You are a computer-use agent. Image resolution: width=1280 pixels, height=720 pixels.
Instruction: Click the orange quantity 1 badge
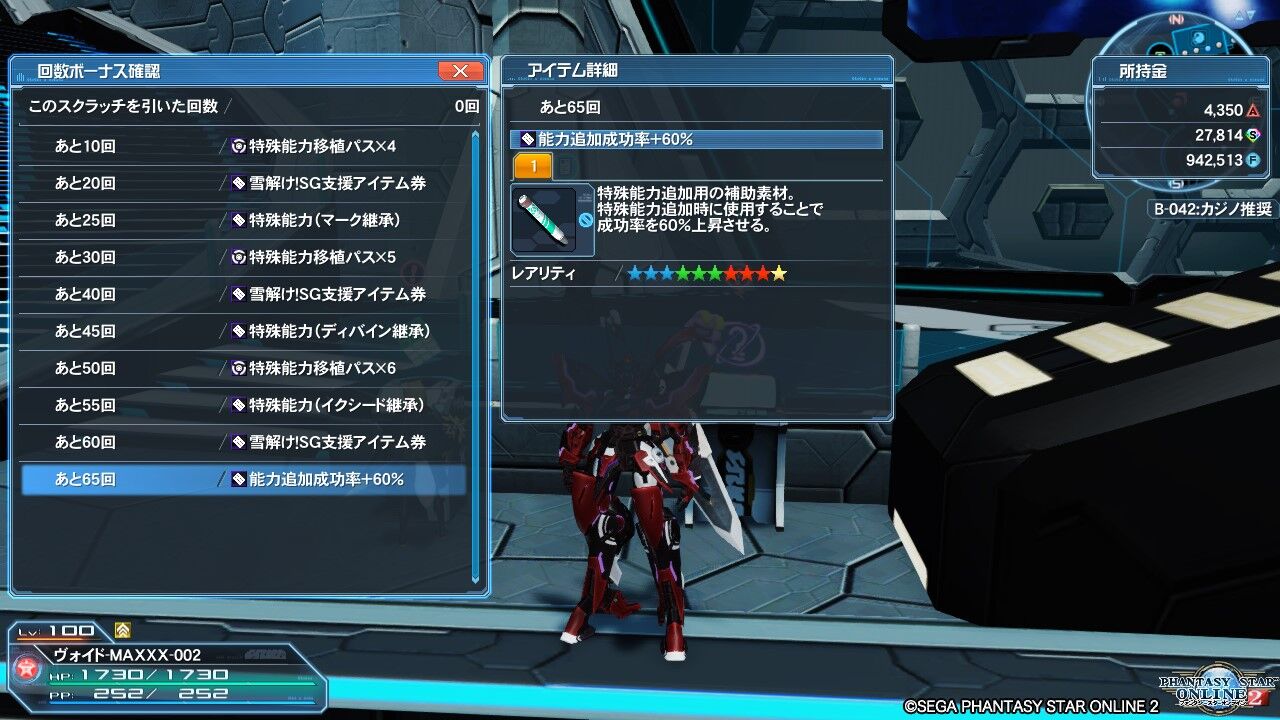click(x=533, y=166)
